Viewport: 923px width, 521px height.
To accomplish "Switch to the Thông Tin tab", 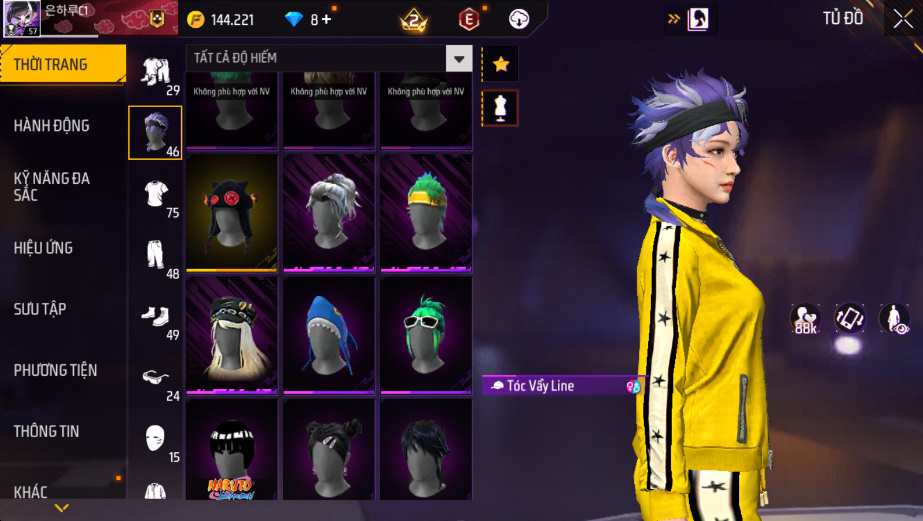I will pos(46,431).
